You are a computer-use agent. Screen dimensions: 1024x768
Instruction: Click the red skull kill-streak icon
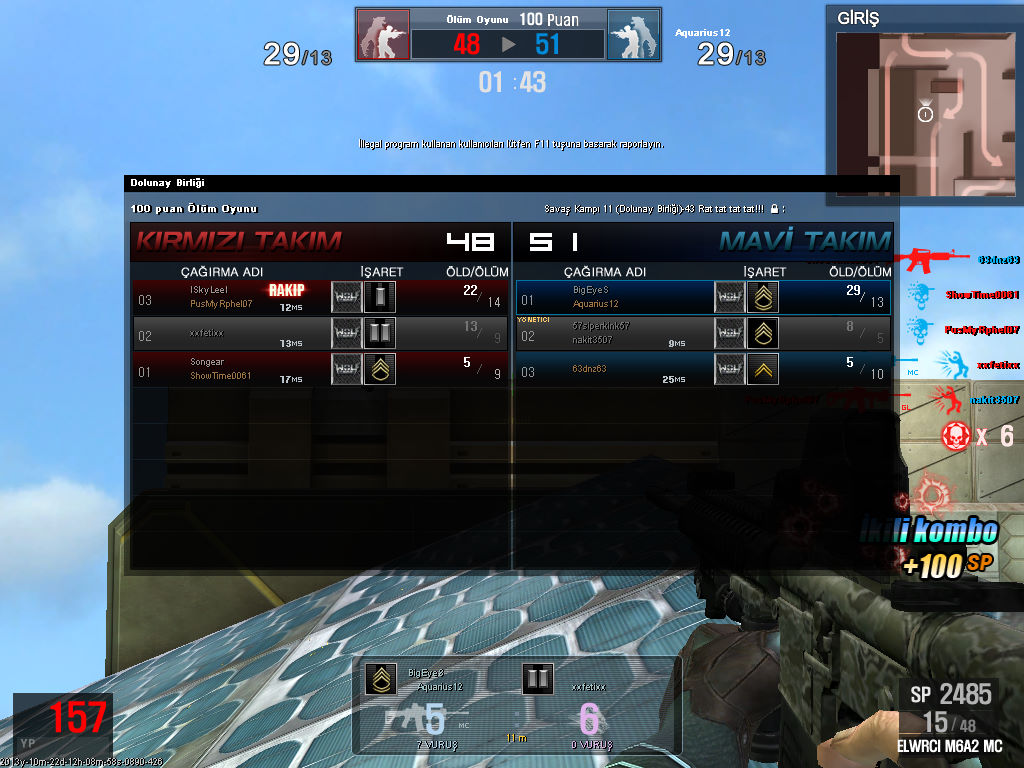(x=956, y=436)
